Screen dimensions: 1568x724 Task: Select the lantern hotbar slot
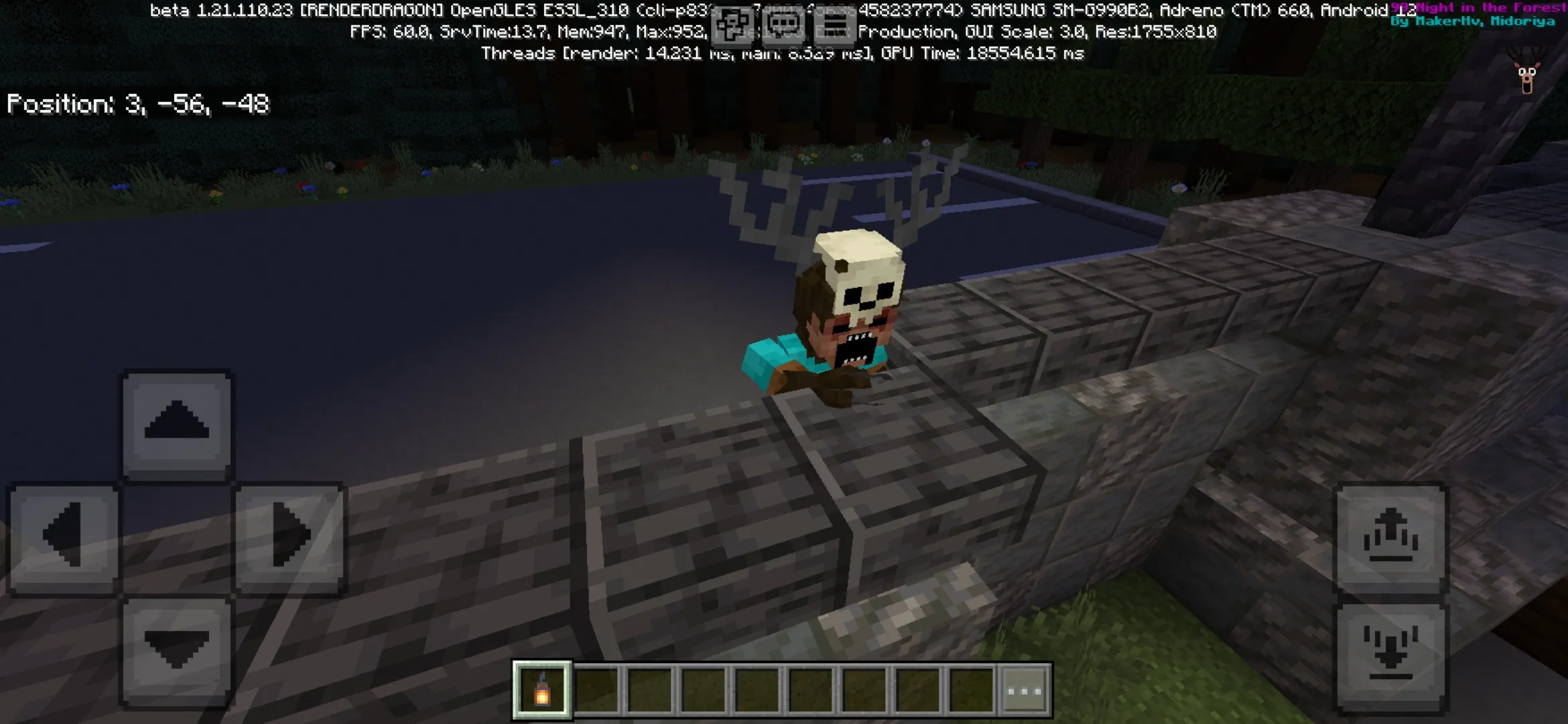tap(542, 690)
